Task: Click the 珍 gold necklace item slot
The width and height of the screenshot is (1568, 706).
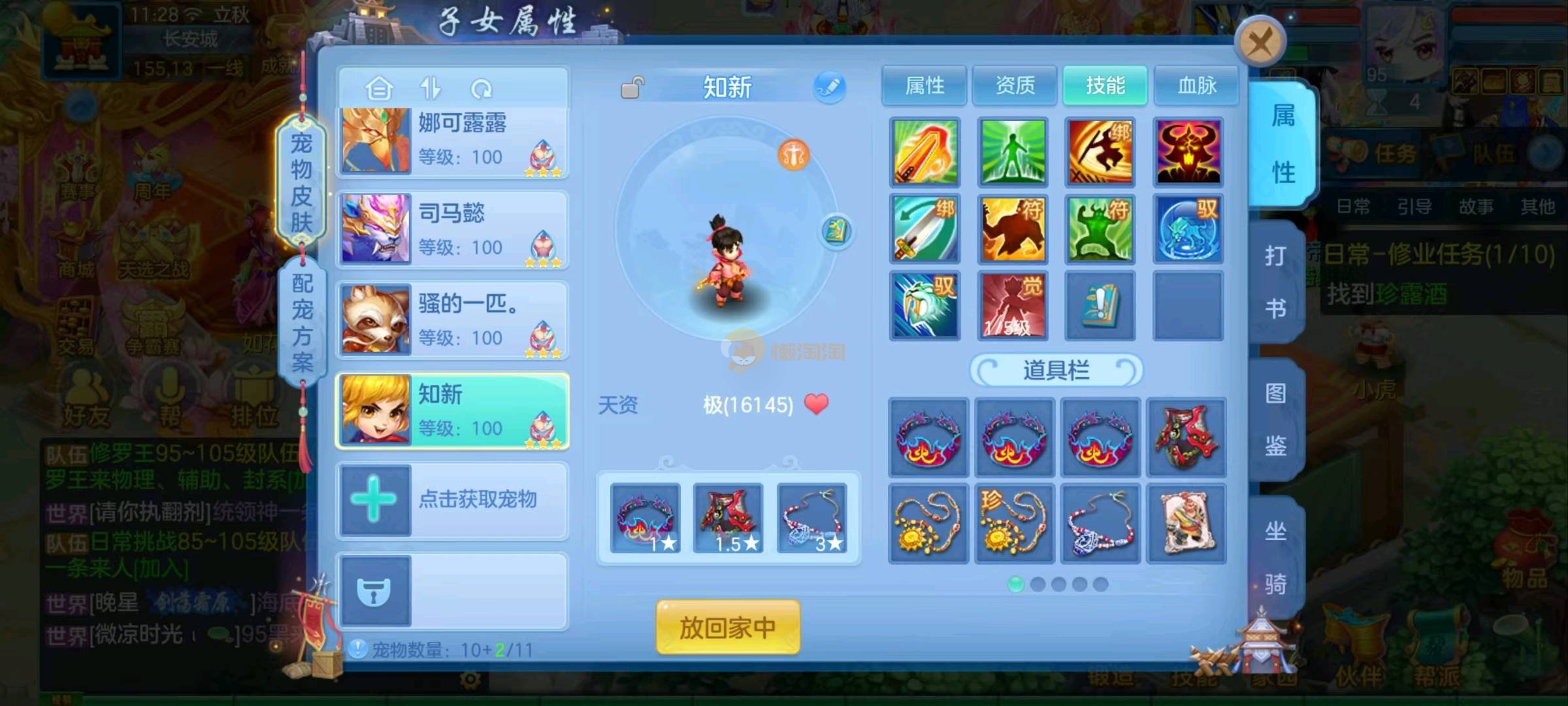Action: point(1014,524)
